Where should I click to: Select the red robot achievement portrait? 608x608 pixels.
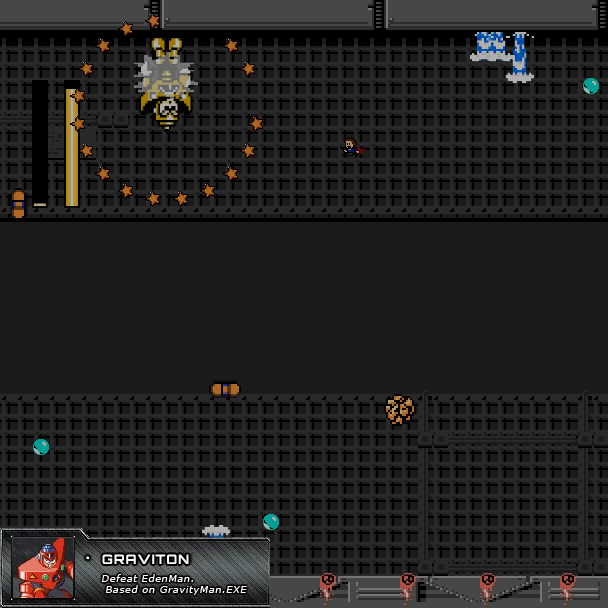click(43, 569)
